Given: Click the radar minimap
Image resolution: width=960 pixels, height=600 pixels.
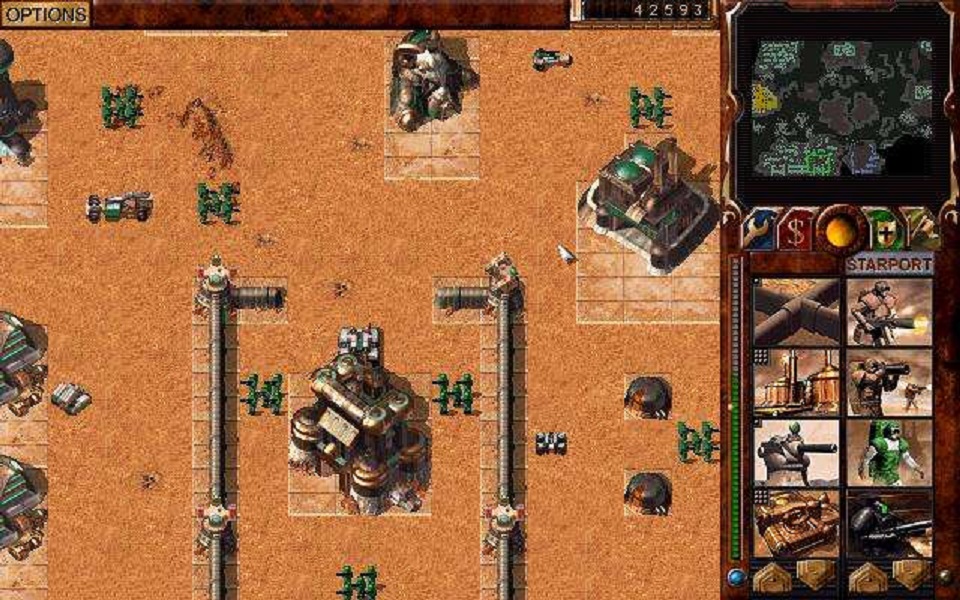Looking at the screenshot, I should coord(838,106).
